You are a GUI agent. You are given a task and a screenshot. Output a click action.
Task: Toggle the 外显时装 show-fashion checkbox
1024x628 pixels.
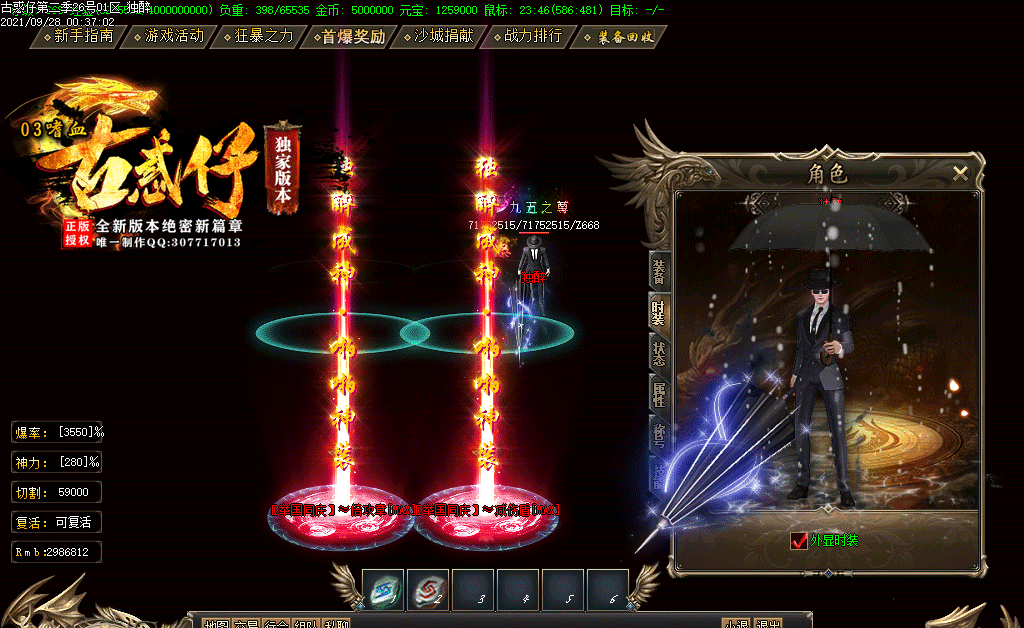799,541
